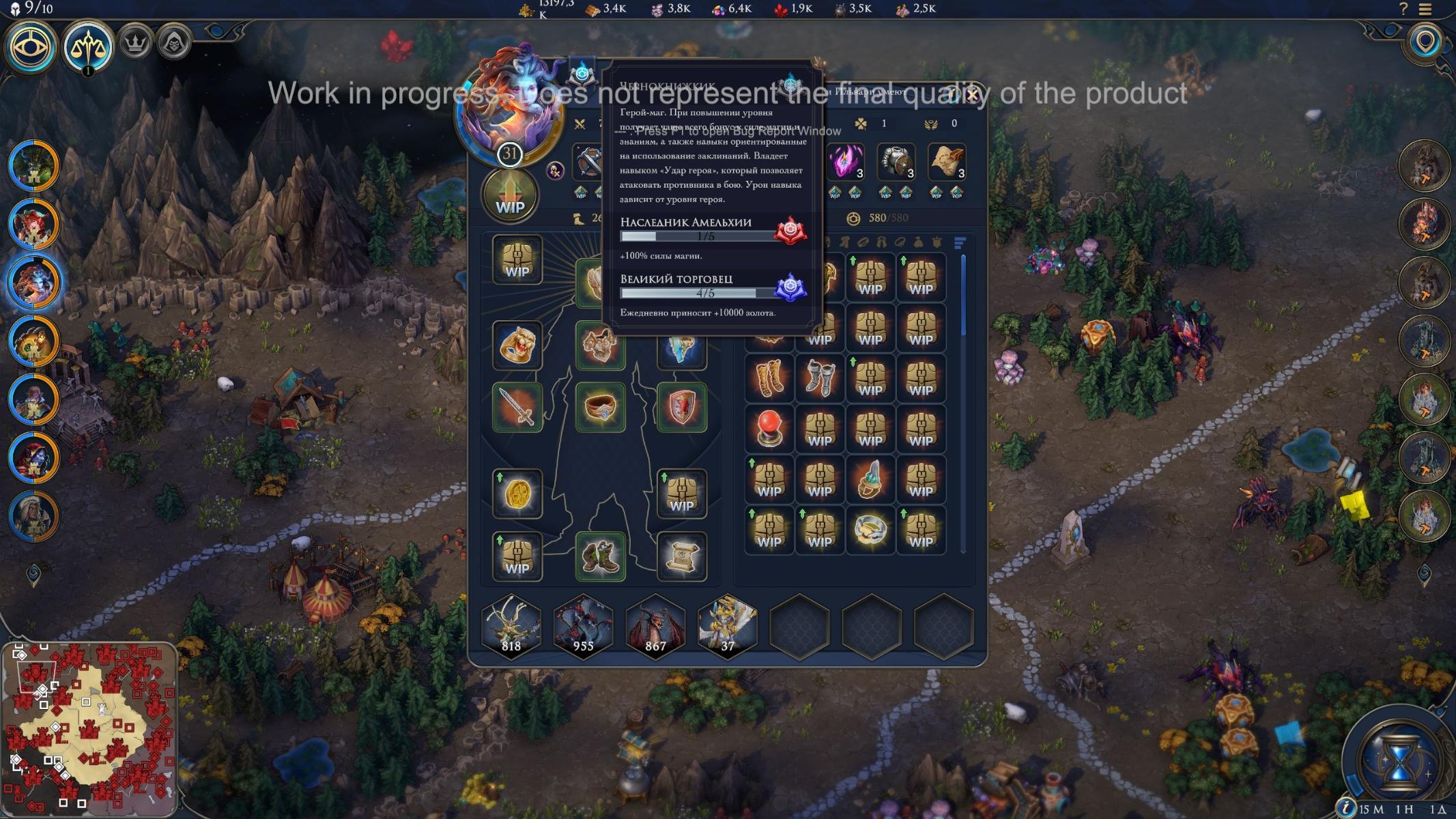Select the crown icon button
The width and height of the screenshot is (1456, 819).
(x=136, y=44)
